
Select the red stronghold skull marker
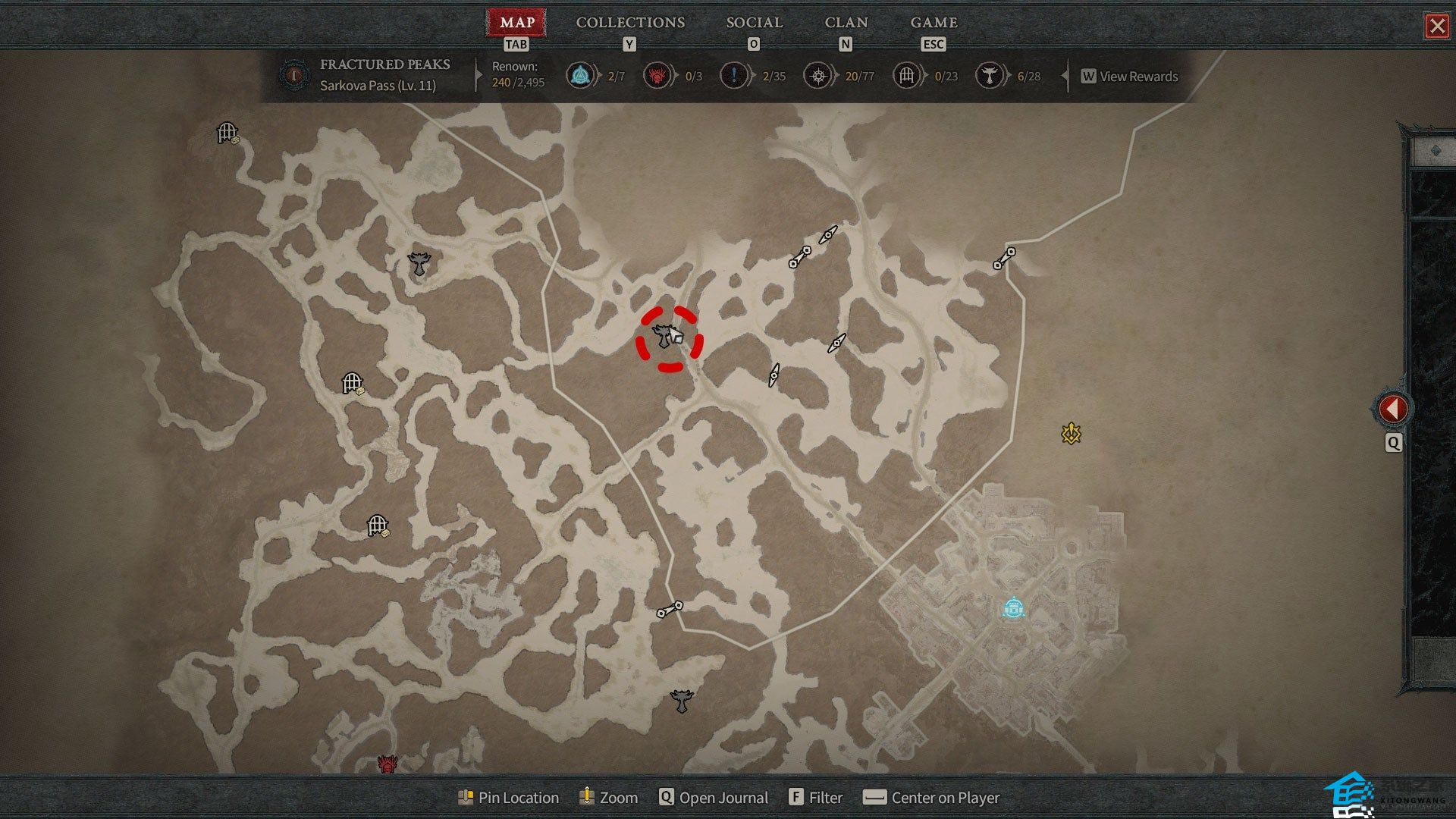tap(388, 764)
